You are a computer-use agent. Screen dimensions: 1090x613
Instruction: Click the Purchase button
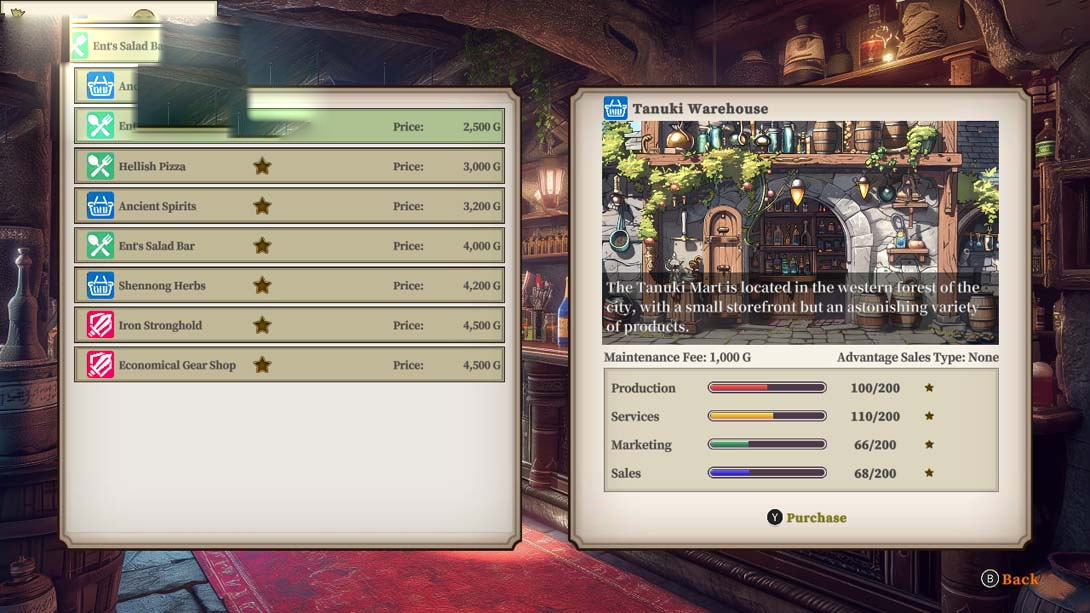click(806, 517)
